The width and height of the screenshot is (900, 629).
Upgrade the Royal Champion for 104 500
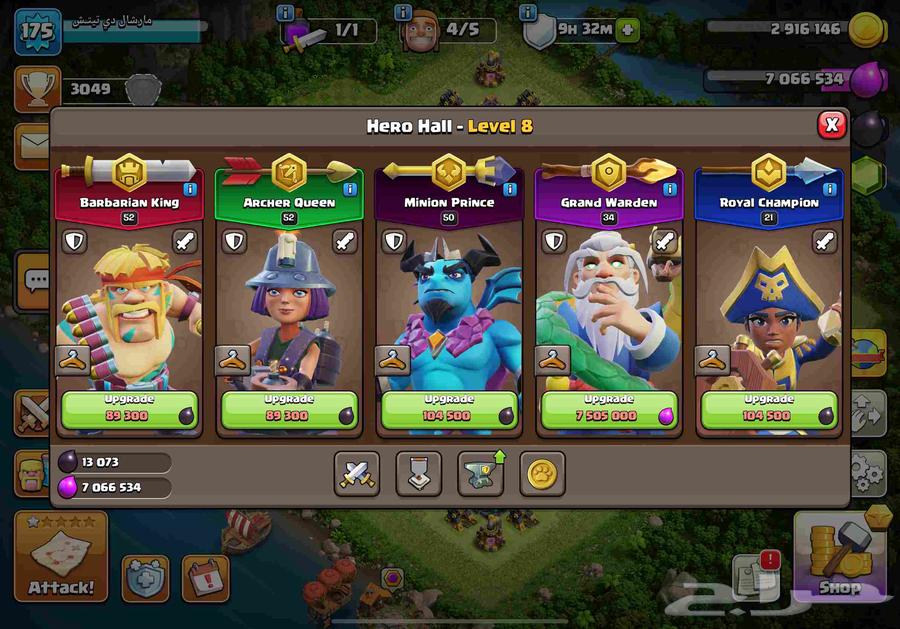[x=769, y=409]
